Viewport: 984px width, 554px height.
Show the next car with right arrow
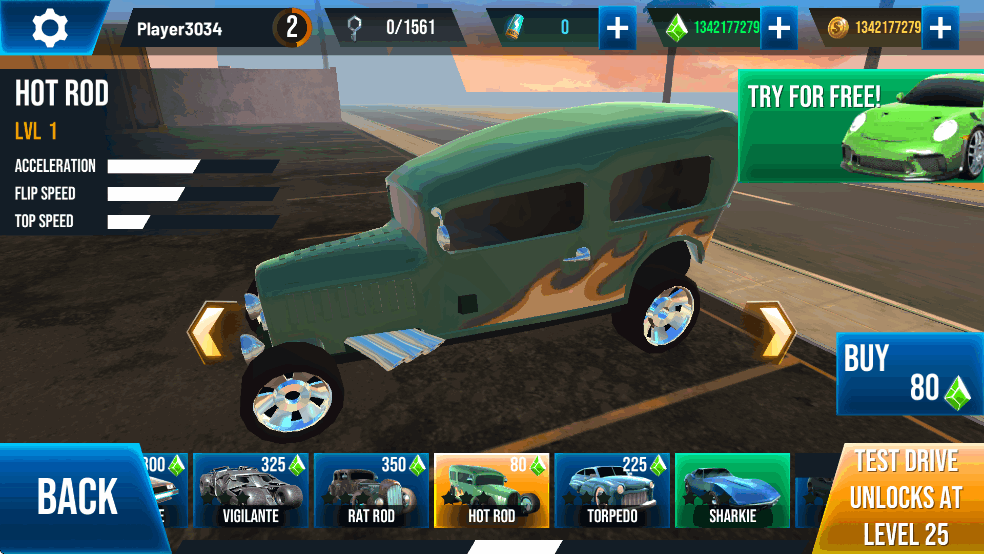point(774,331)
